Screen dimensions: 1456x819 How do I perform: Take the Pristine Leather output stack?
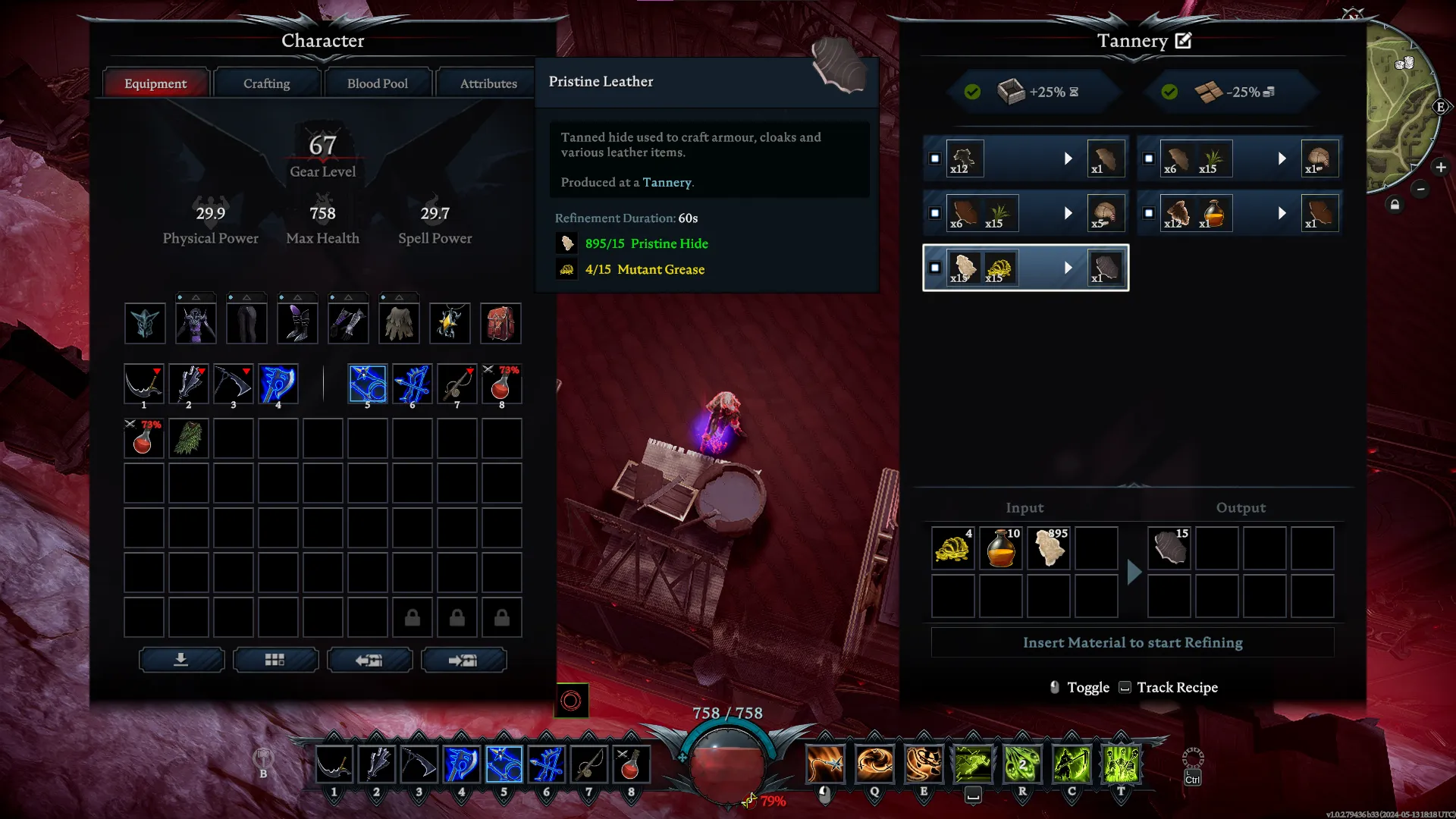point(1169,548)
